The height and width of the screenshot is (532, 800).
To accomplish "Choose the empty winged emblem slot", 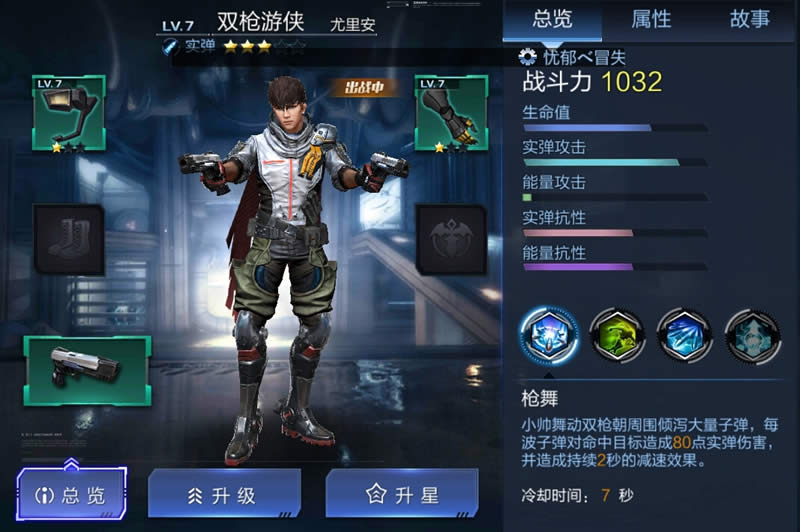I will (x=450, y=239).
